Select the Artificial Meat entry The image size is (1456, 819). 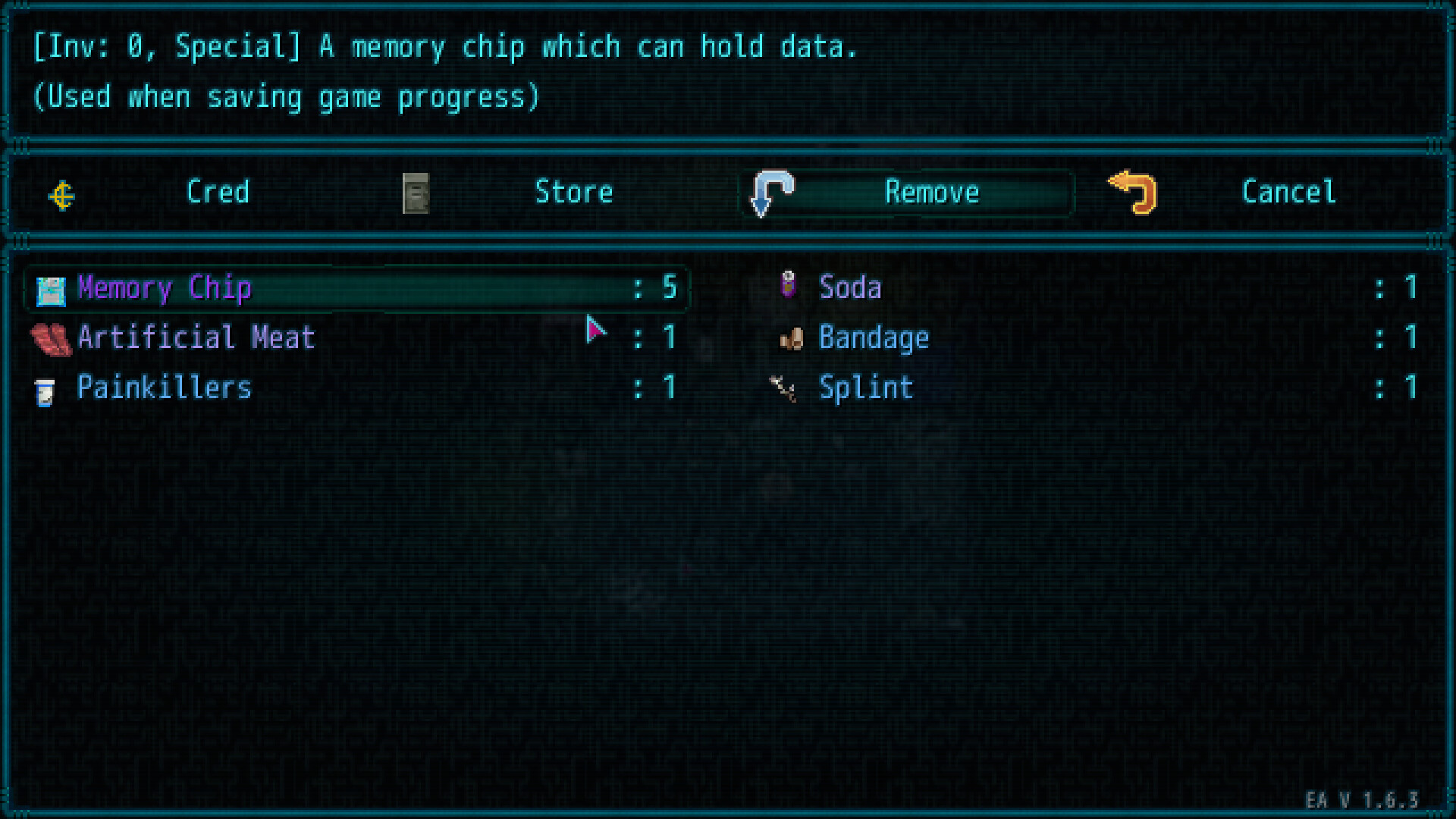(x=196, y=339)
